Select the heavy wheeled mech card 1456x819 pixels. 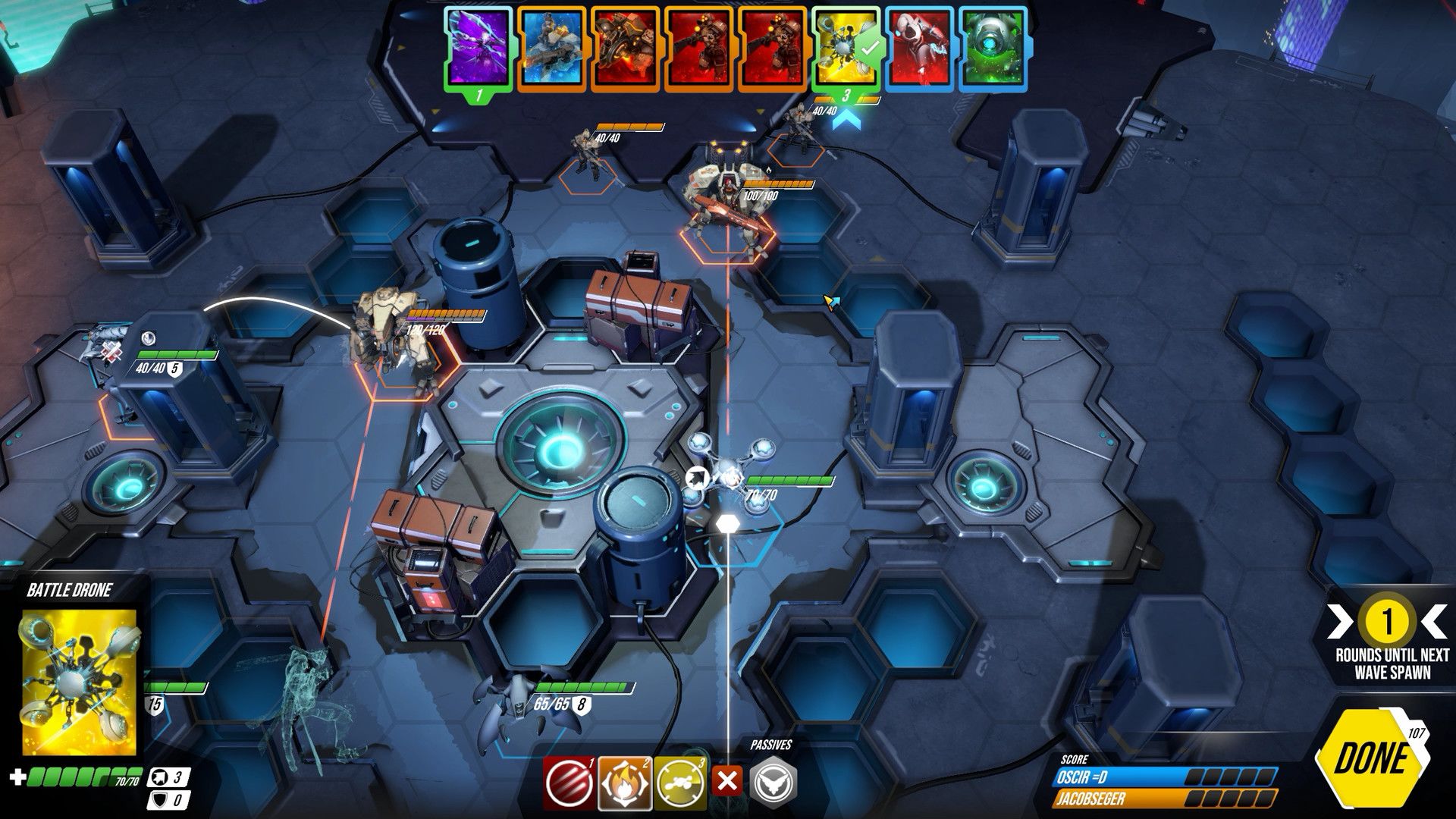click(625, 49)
